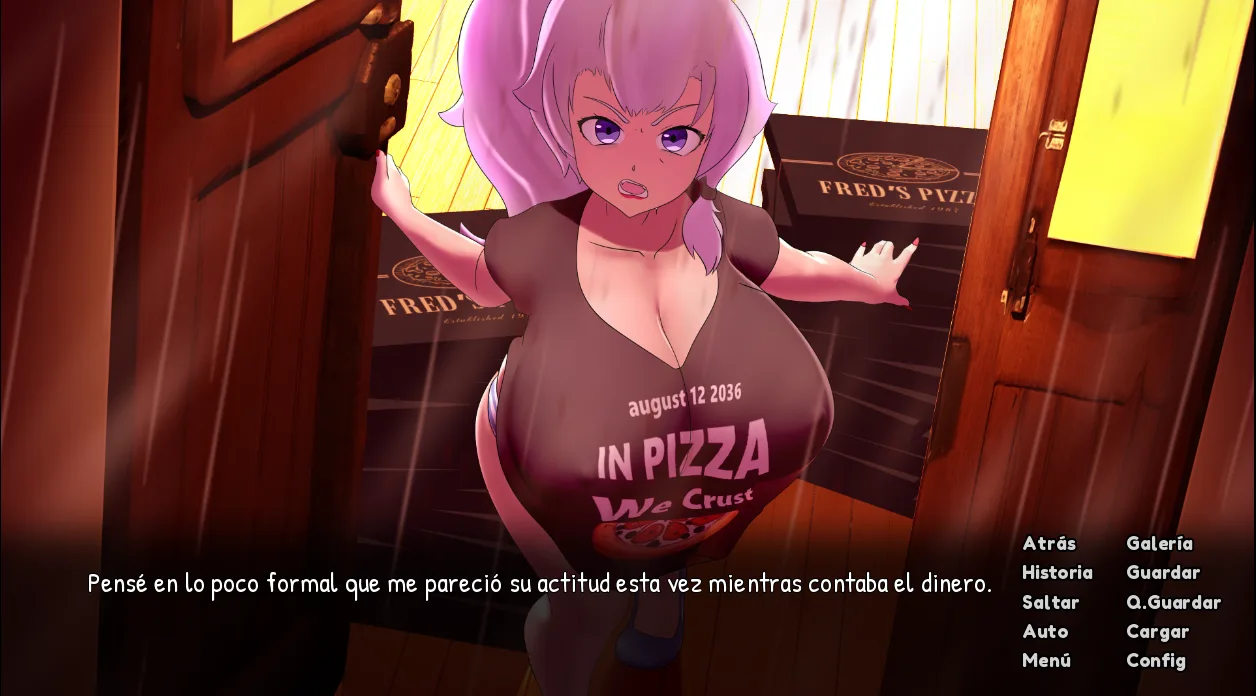Open the Historia dialogue log

1057,572
